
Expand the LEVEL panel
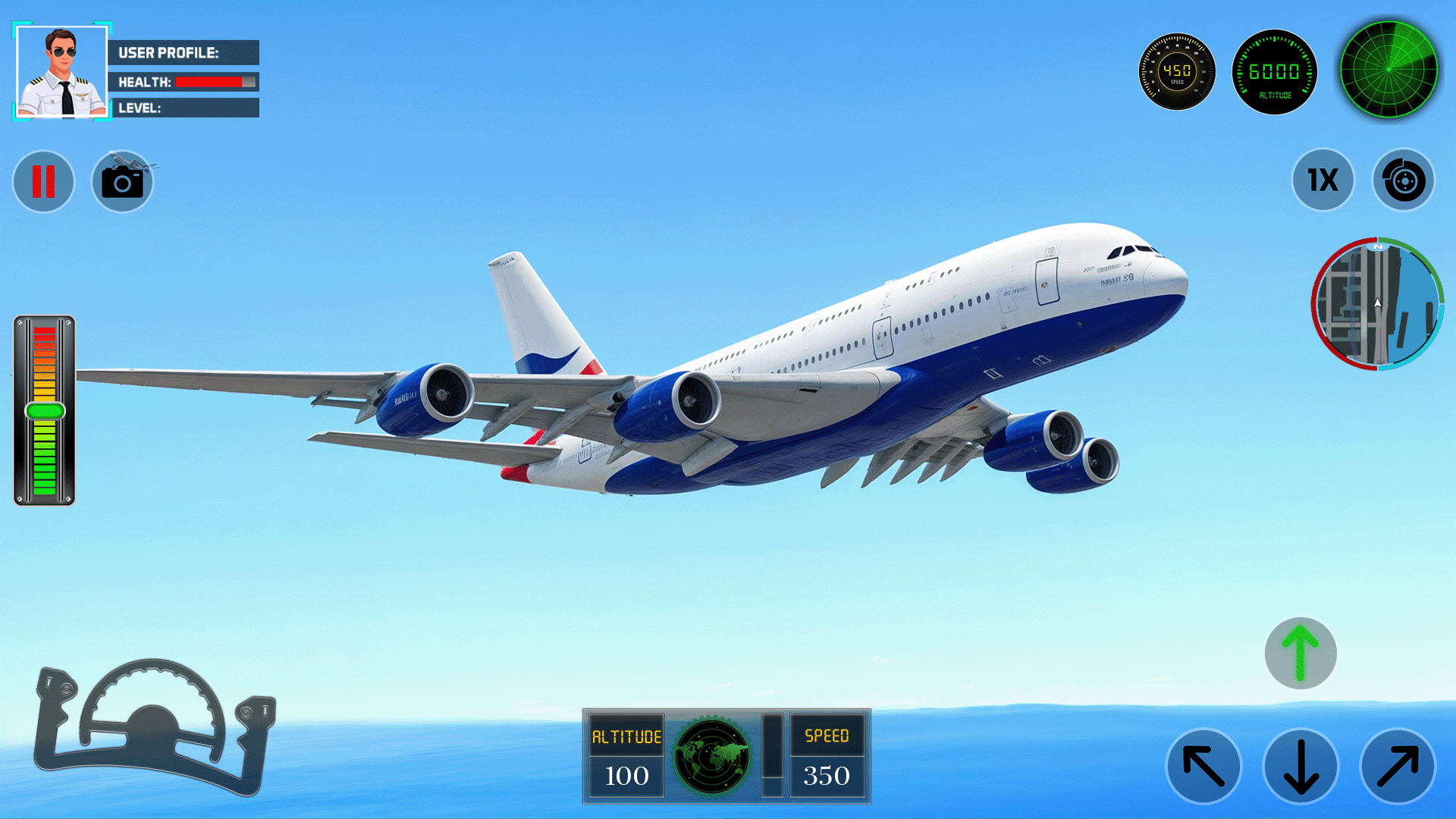(x=186, y=108)
